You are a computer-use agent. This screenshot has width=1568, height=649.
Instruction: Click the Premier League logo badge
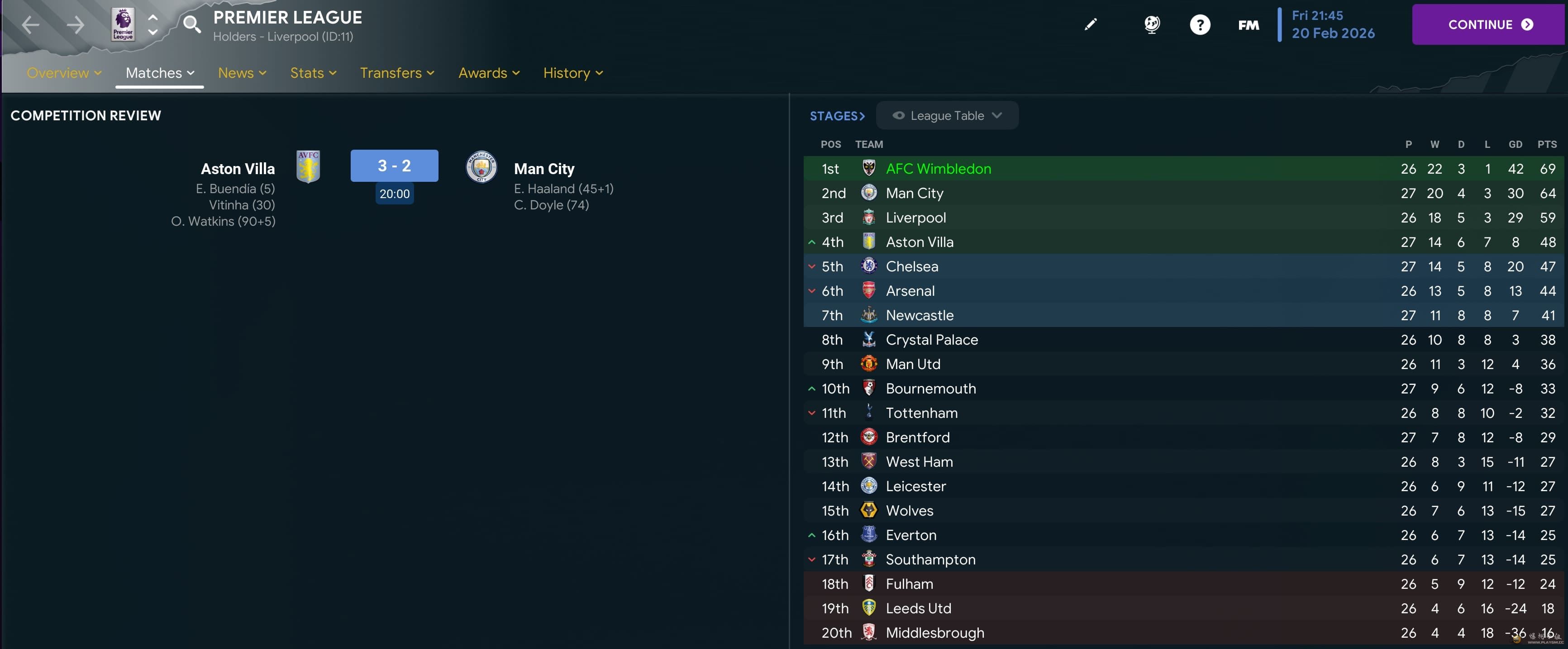click(x=123, y=25)
